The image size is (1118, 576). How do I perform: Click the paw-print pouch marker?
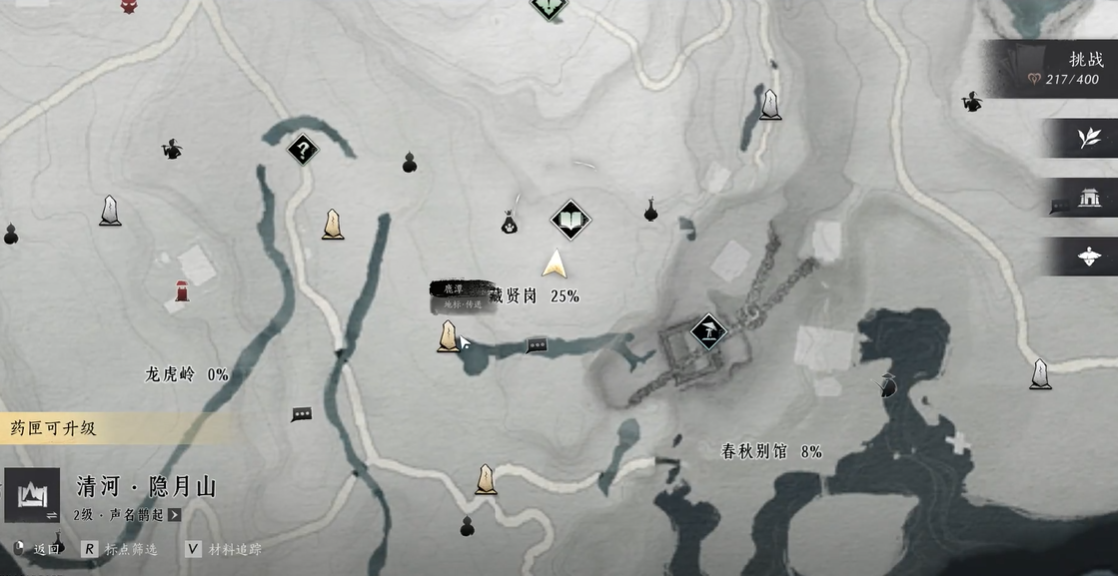509,223
